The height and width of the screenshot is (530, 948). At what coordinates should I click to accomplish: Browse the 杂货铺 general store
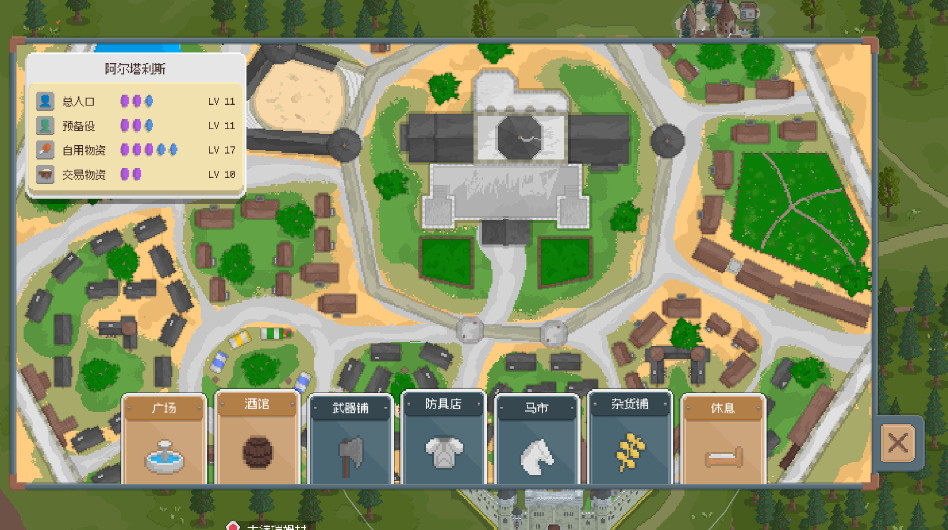[x=630, y=440]
